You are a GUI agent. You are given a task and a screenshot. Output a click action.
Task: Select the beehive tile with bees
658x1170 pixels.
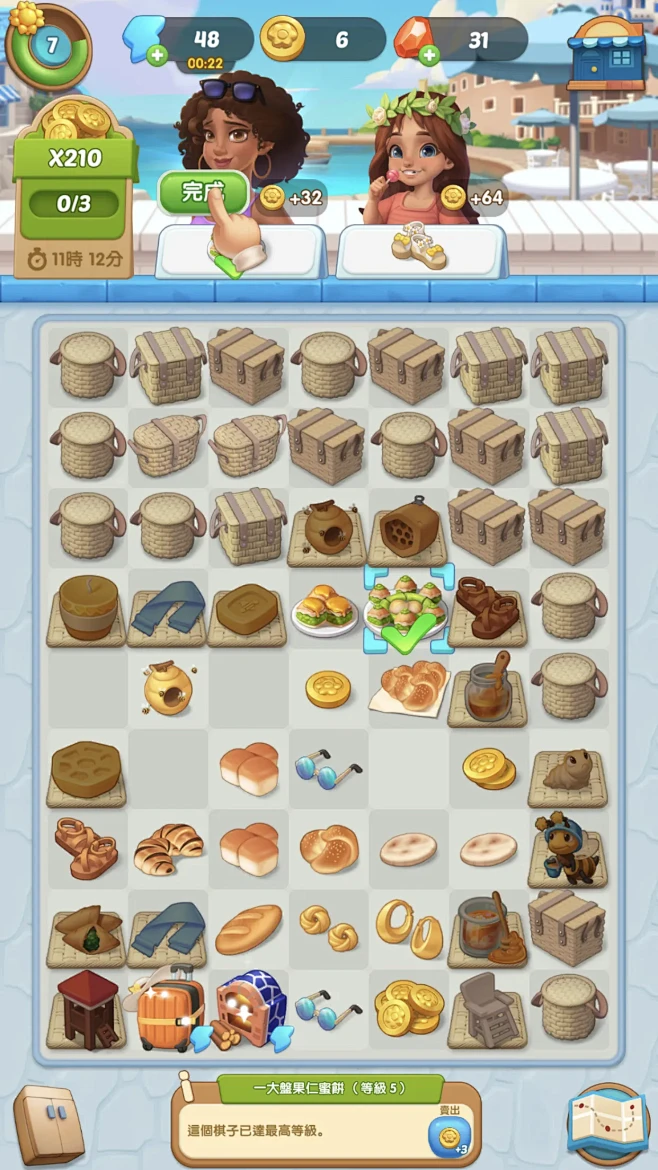[168, 688]
